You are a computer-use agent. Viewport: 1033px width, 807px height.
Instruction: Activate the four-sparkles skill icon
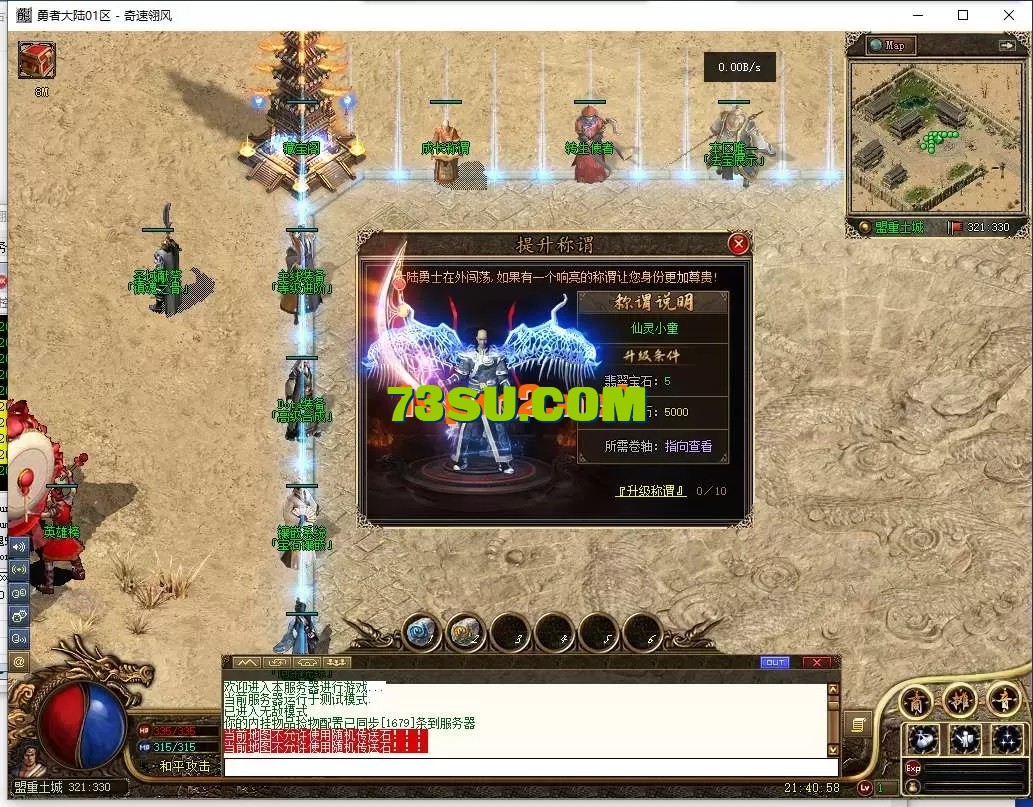[x=1006, y=740]
